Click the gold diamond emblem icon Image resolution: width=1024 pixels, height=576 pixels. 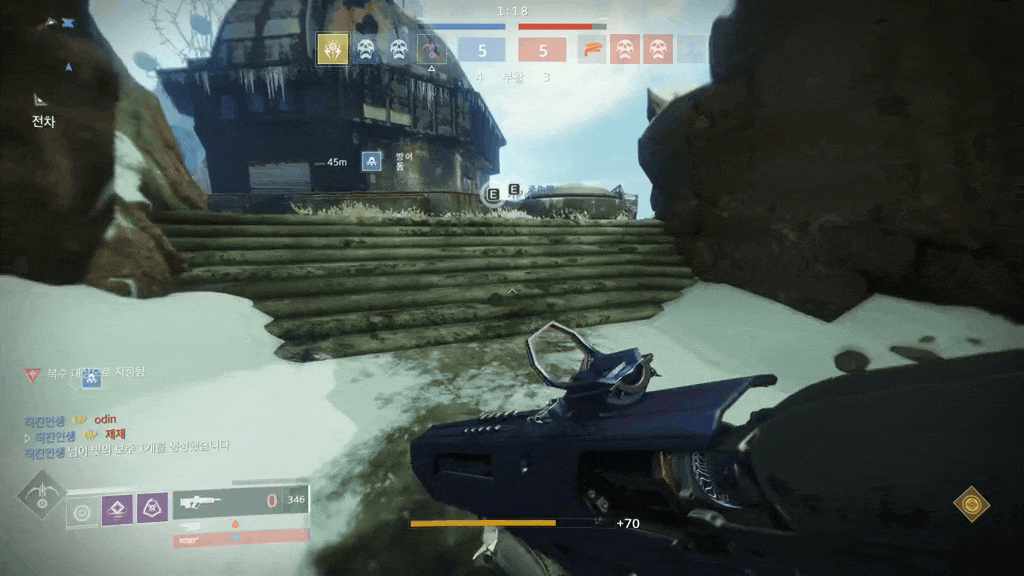tap(971, 504)
